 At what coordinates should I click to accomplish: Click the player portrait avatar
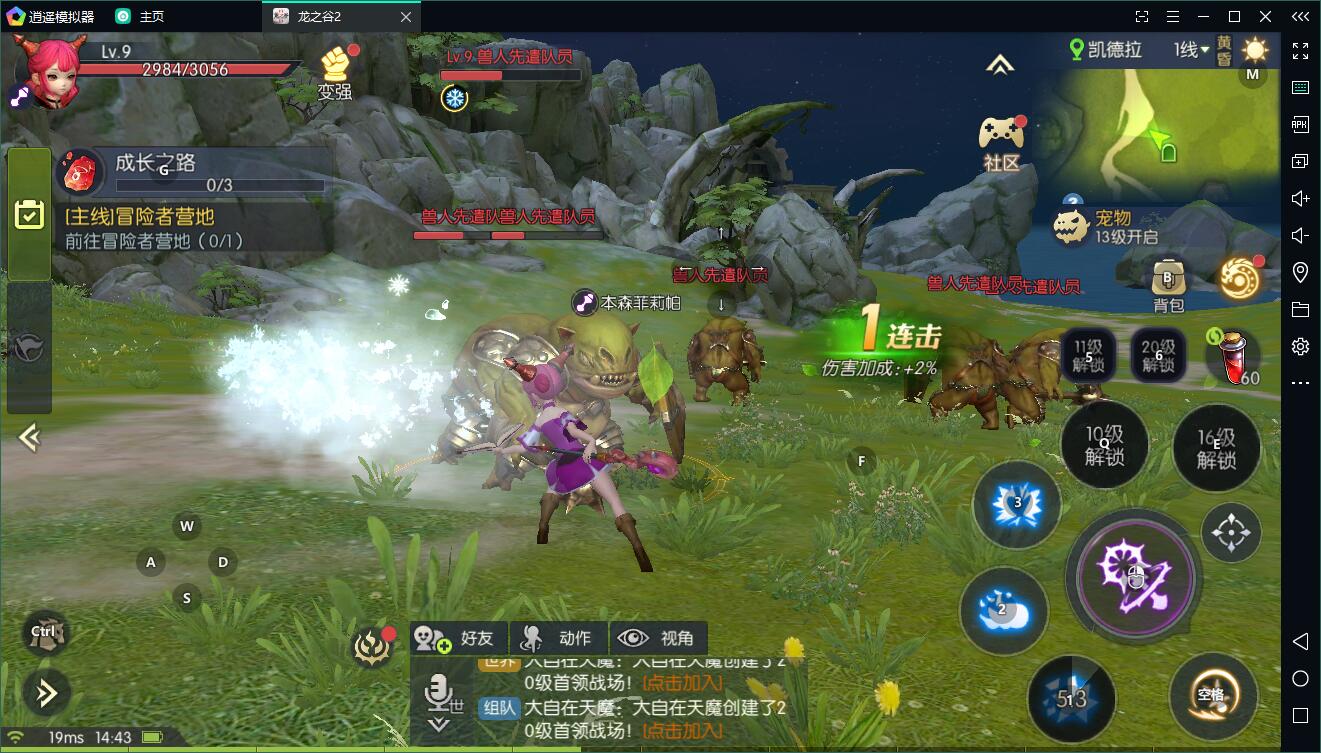click(x=49, y=72)
